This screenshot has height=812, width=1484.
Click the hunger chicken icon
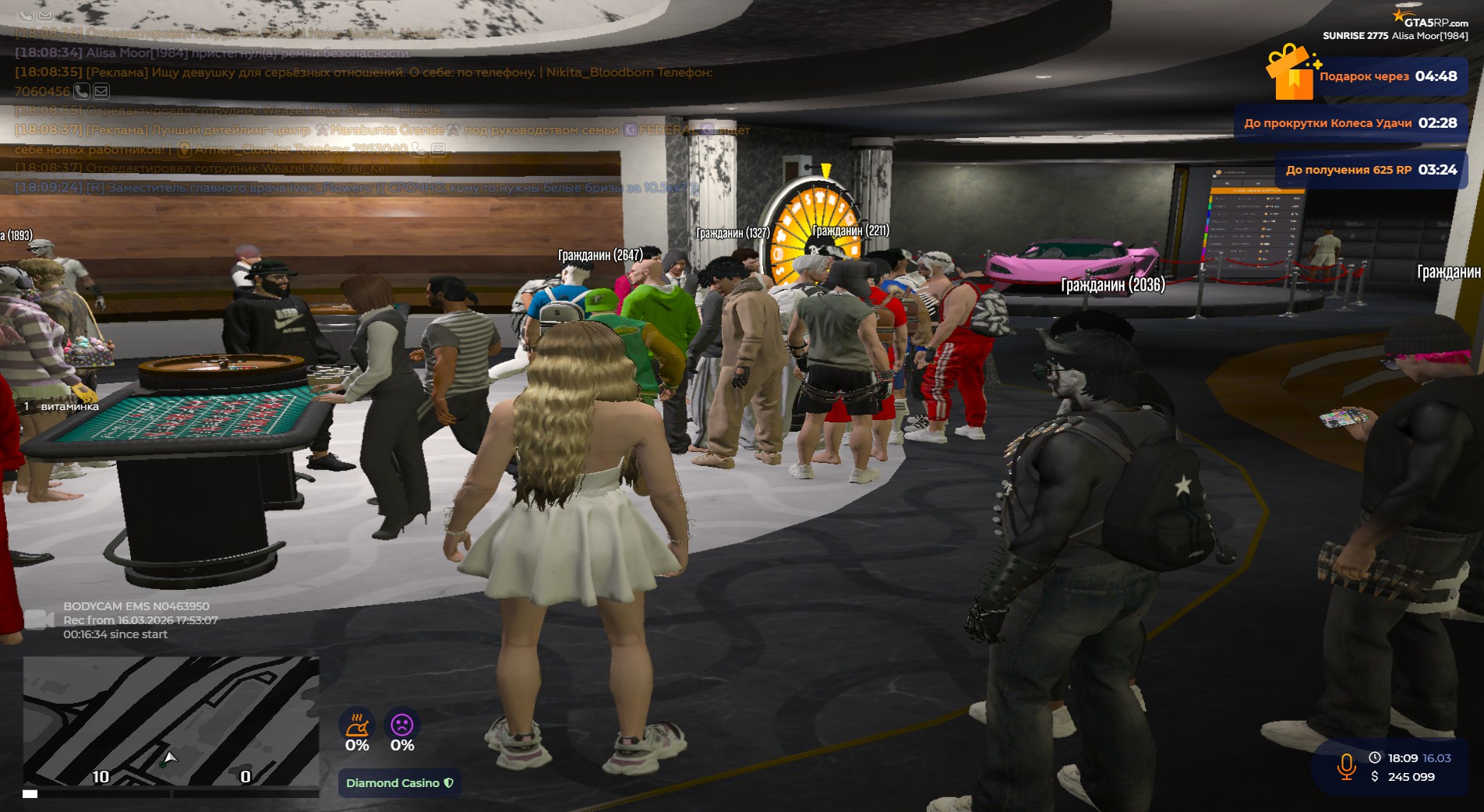coord(357,725)
